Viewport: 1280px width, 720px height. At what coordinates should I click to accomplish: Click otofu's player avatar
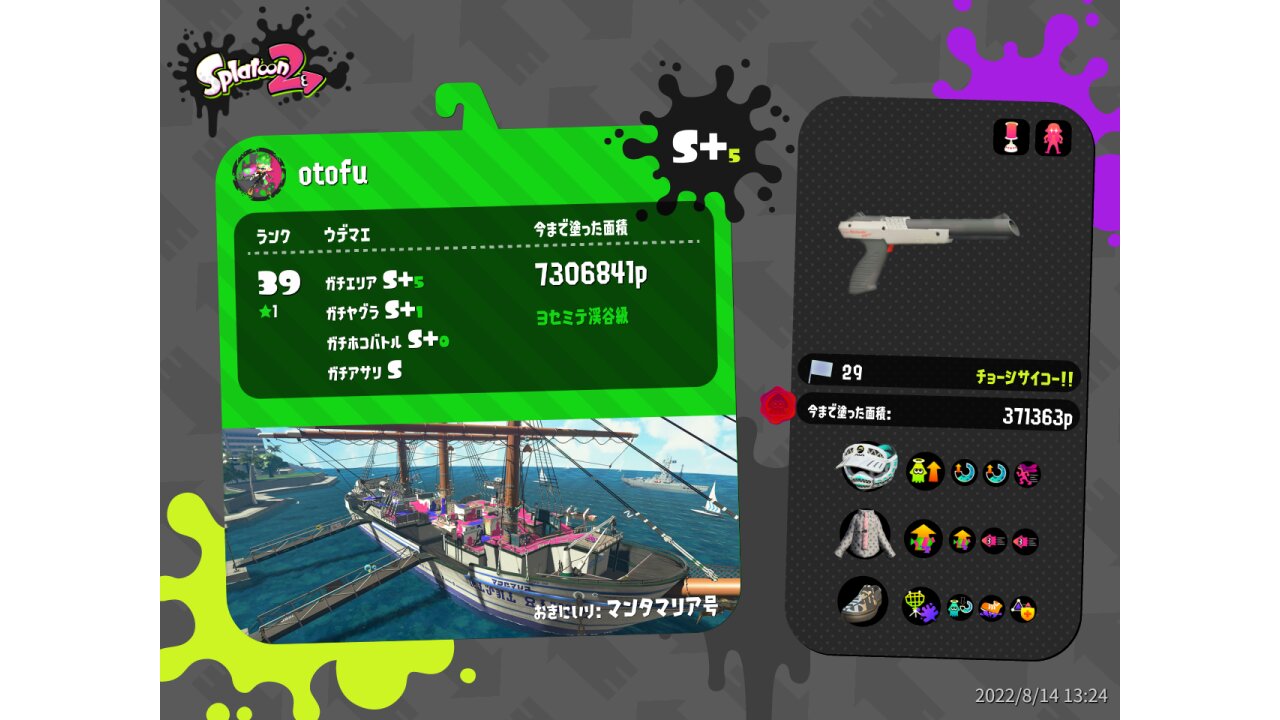click(x=259, y=173)
